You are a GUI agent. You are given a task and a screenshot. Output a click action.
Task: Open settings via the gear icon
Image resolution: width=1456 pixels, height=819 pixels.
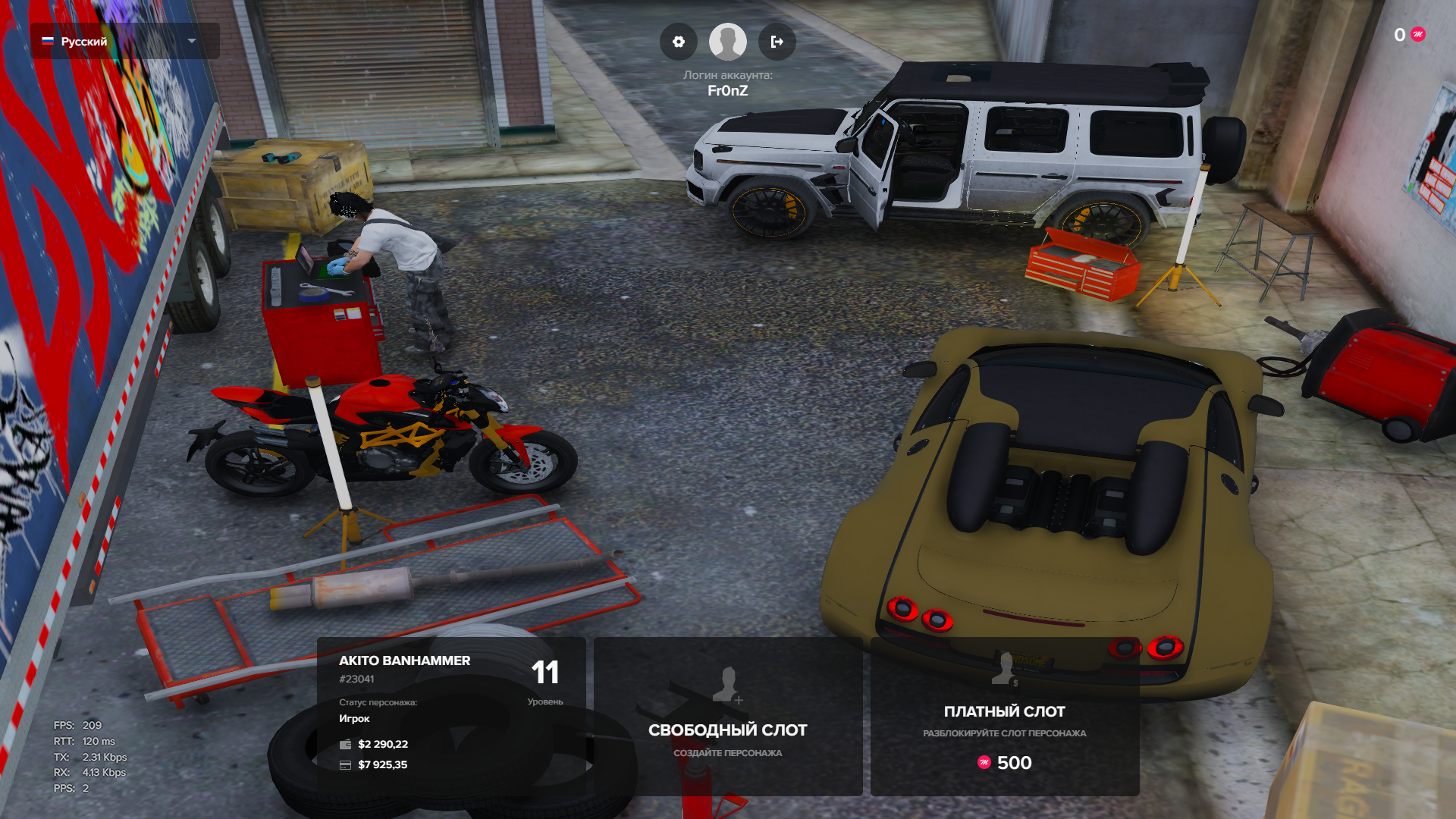(x=679, y=42)
